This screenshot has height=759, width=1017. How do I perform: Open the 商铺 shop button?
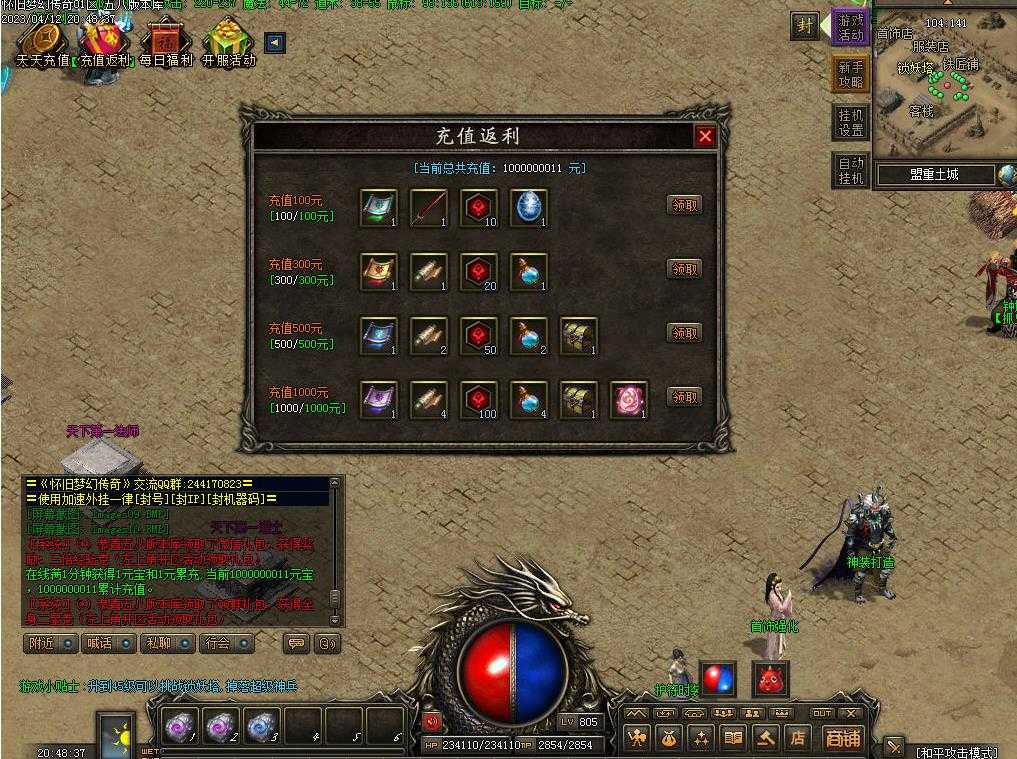click(842, 738)
